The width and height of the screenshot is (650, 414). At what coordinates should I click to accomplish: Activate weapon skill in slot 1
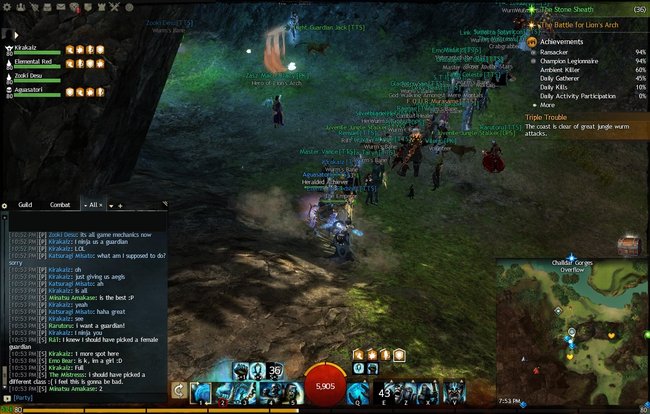(x=200, y=391)
